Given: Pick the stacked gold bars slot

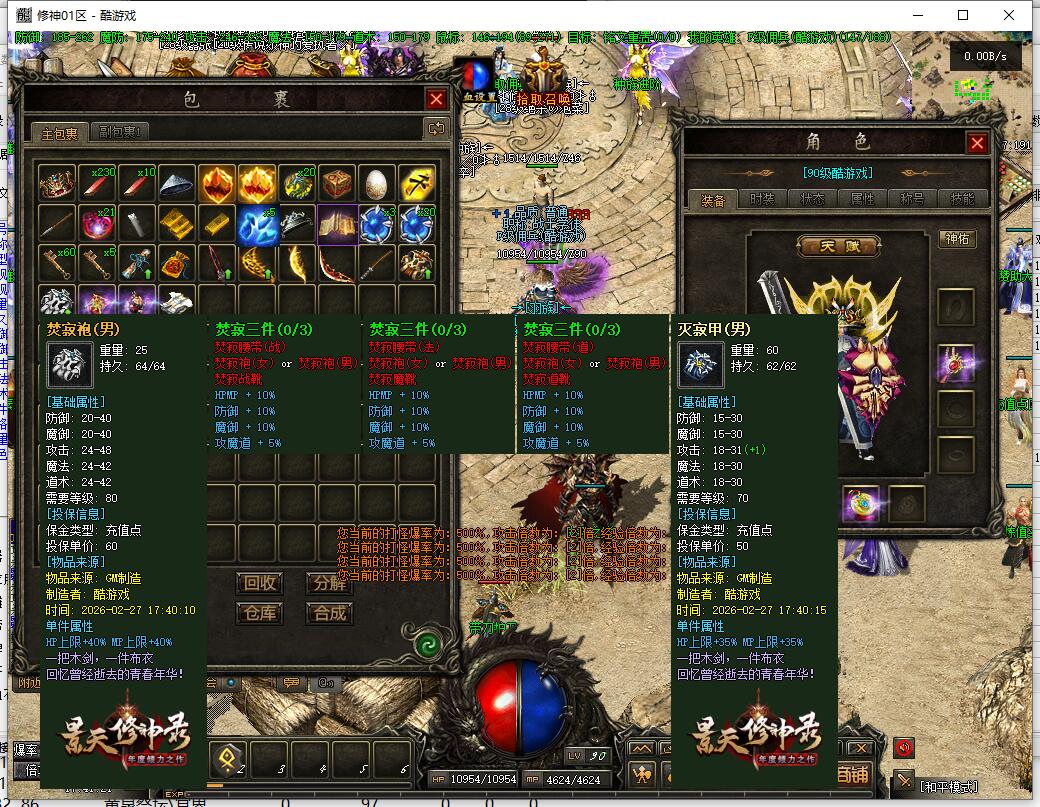Looking at the screenshot, I should (x=177, y=224).
